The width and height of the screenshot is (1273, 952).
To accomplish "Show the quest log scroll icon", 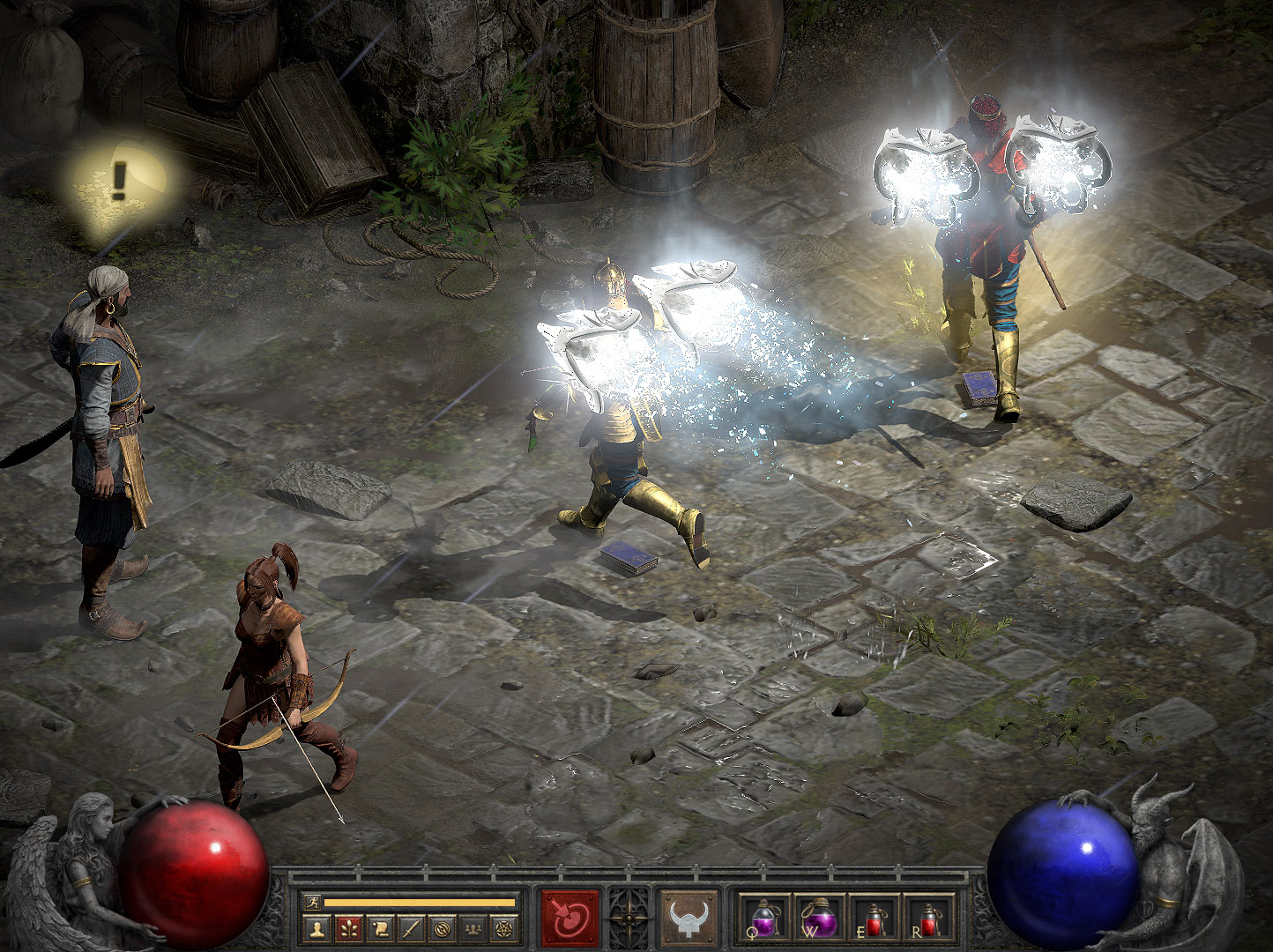I will [380, 927].
